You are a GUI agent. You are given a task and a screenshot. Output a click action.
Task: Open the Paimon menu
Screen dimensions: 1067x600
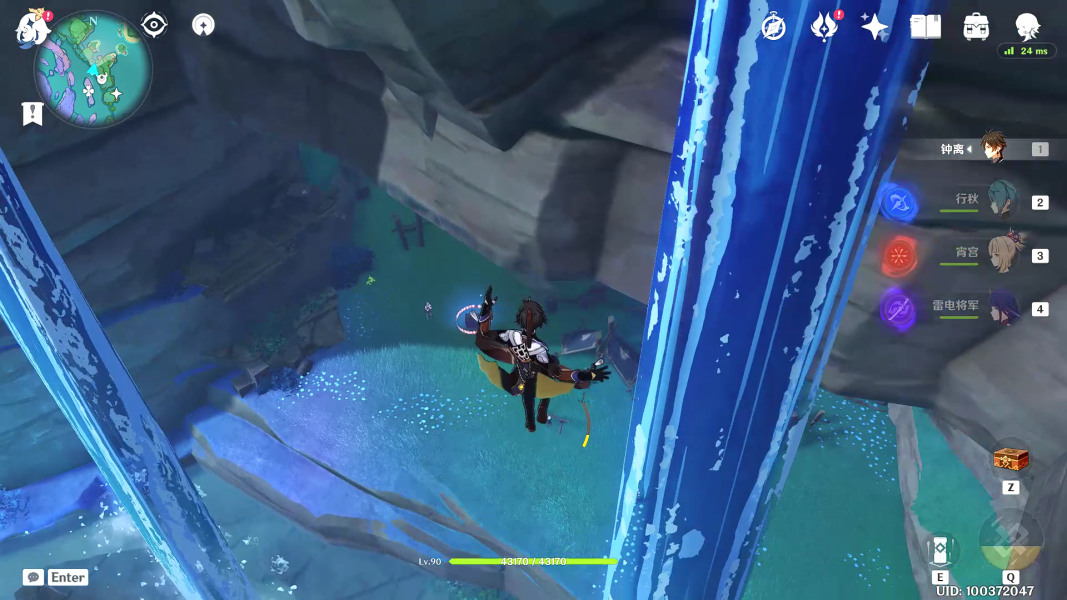click(x=32, y=28)
